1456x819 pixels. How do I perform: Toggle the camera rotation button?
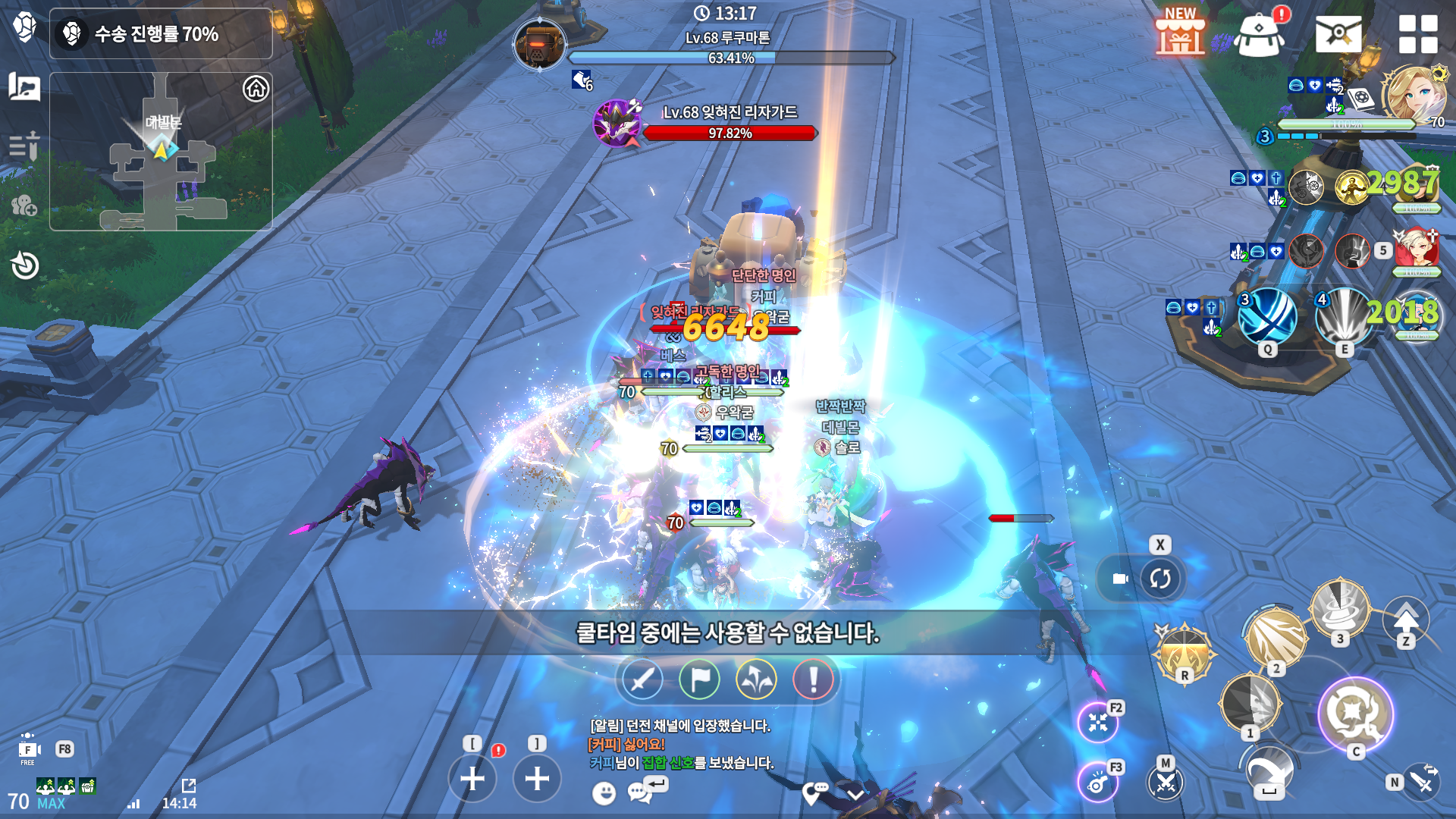(x=1159, y=579)
